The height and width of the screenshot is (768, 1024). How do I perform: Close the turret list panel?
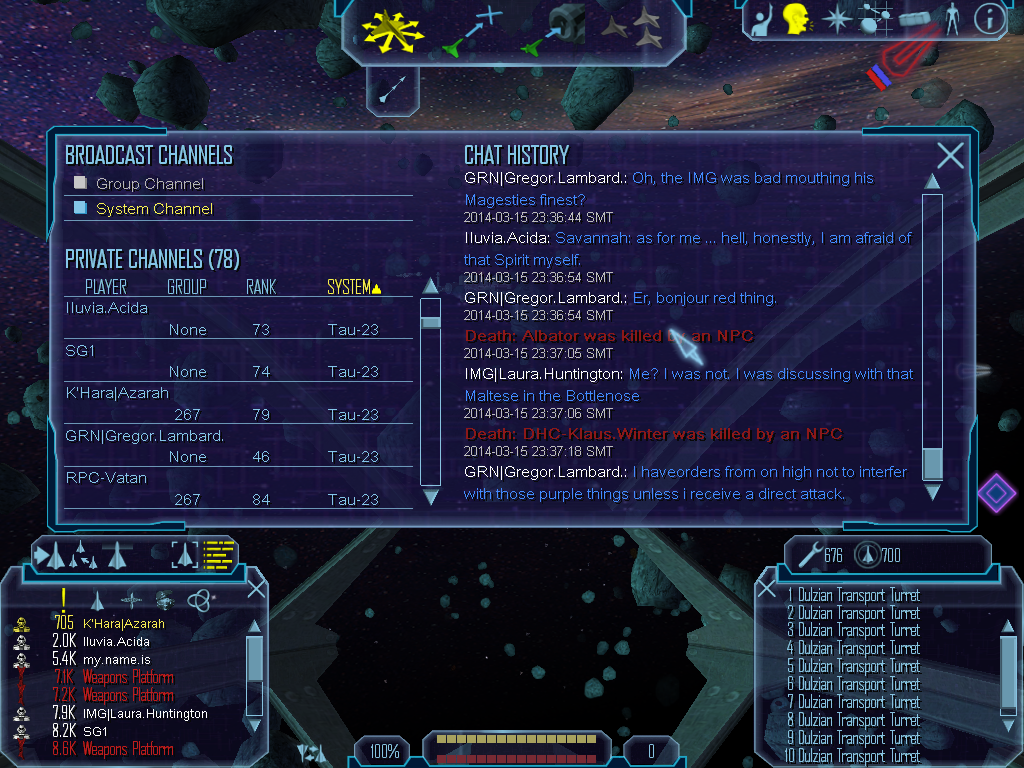click(x=767, y=588)
